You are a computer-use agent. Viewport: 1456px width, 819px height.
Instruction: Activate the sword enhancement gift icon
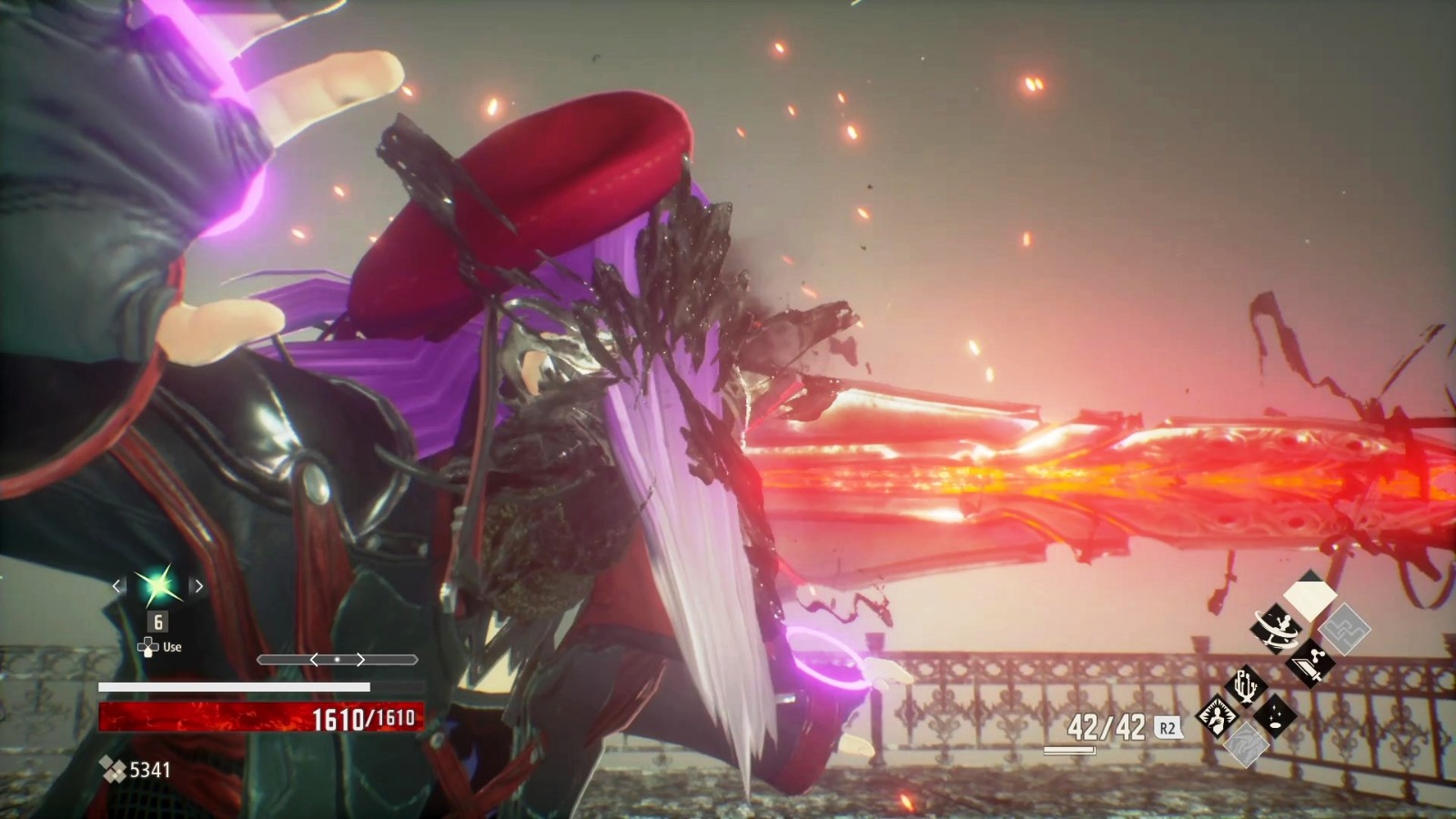tap(1309, 663)
